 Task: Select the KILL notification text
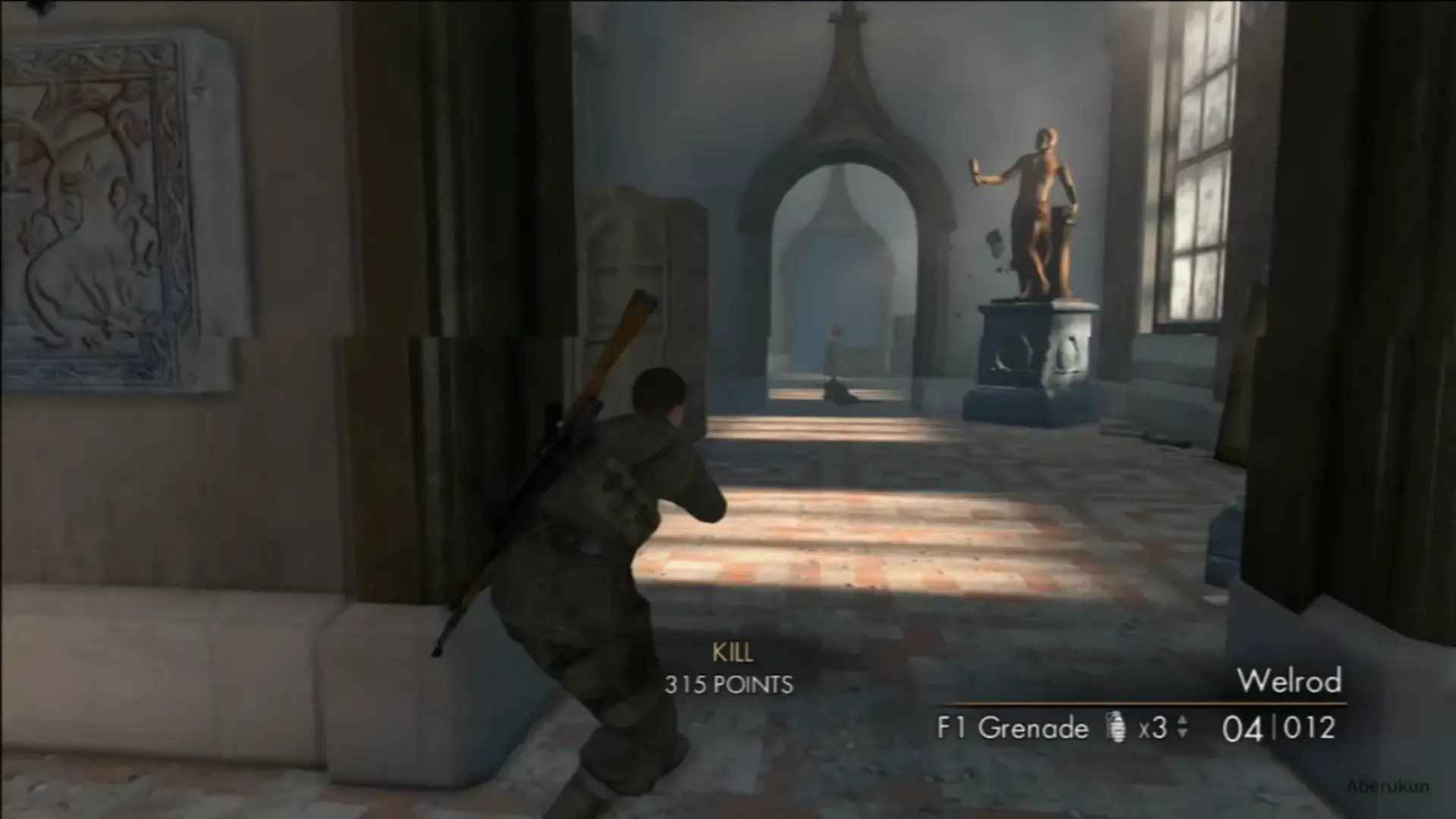point(732,651)
